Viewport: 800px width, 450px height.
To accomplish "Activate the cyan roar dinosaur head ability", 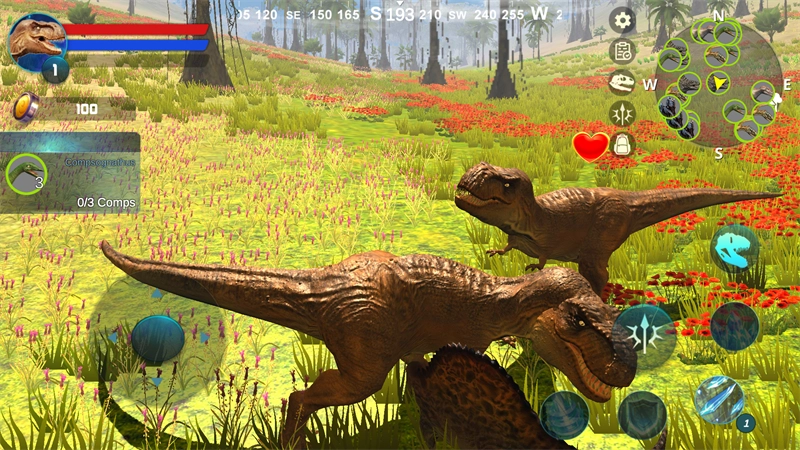I will pos(735,249).
